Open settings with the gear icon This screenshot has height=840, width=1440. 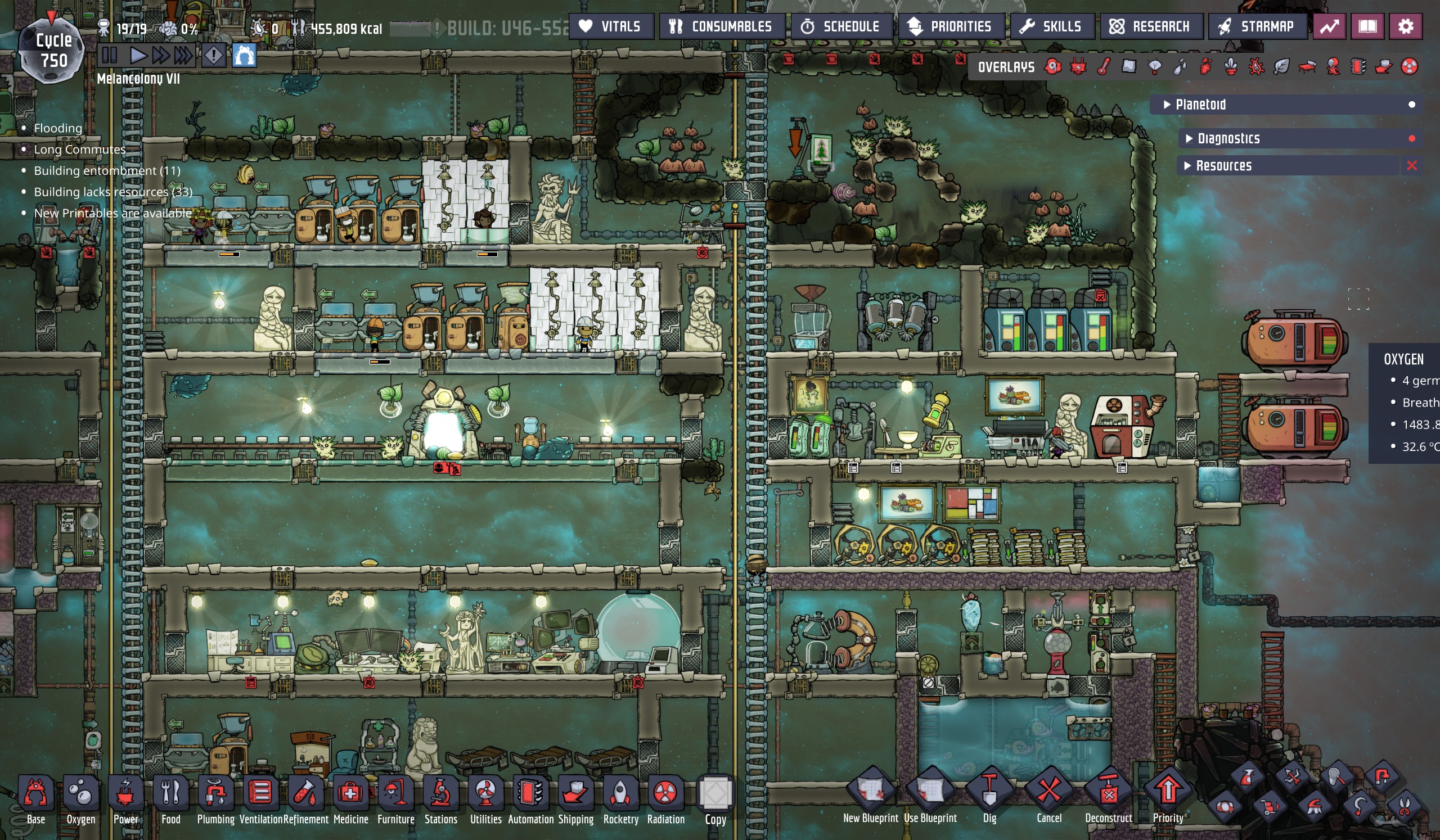[1405, 27]
